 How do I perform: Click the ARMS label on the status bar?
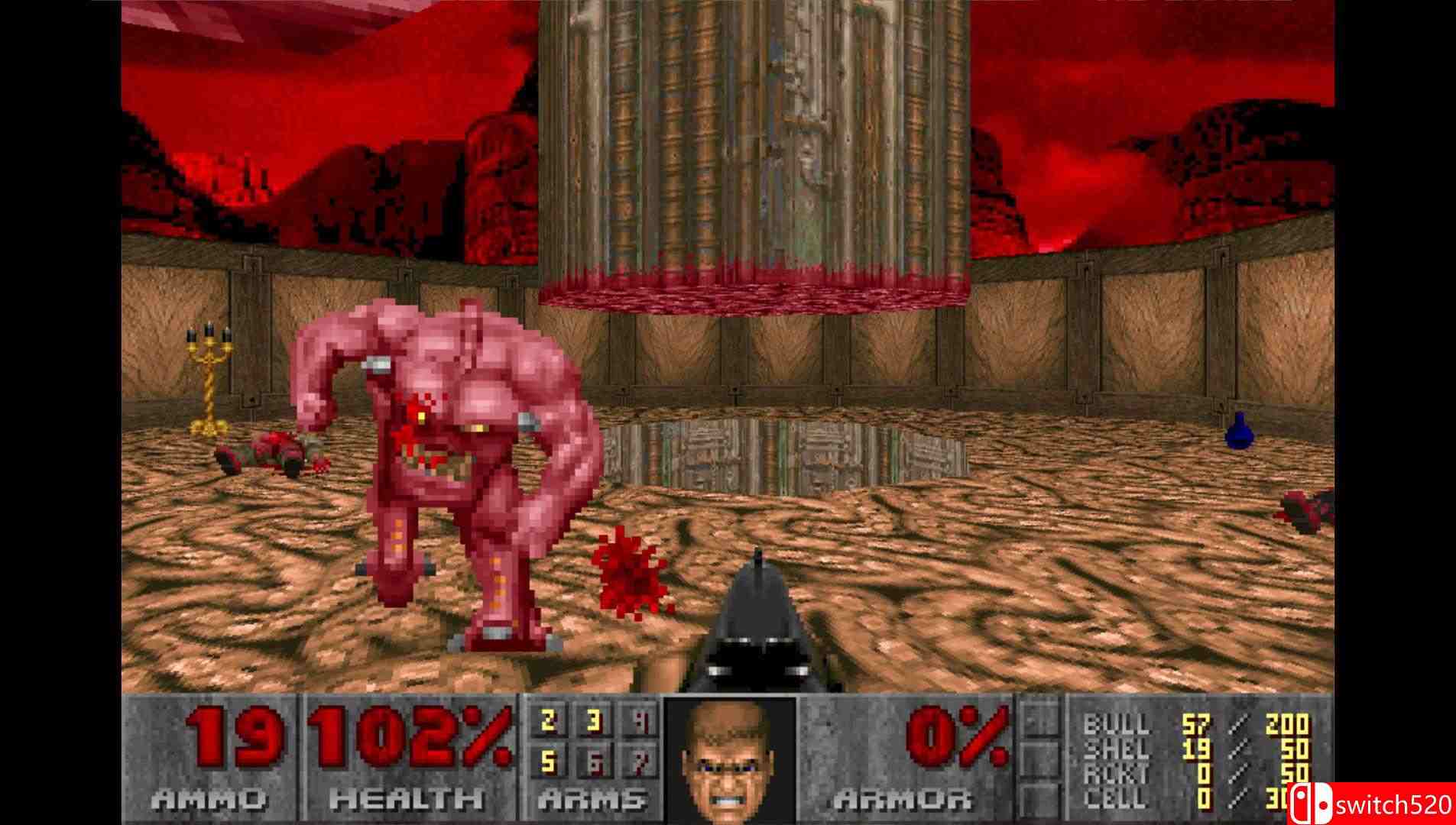[x=592, y=800]
